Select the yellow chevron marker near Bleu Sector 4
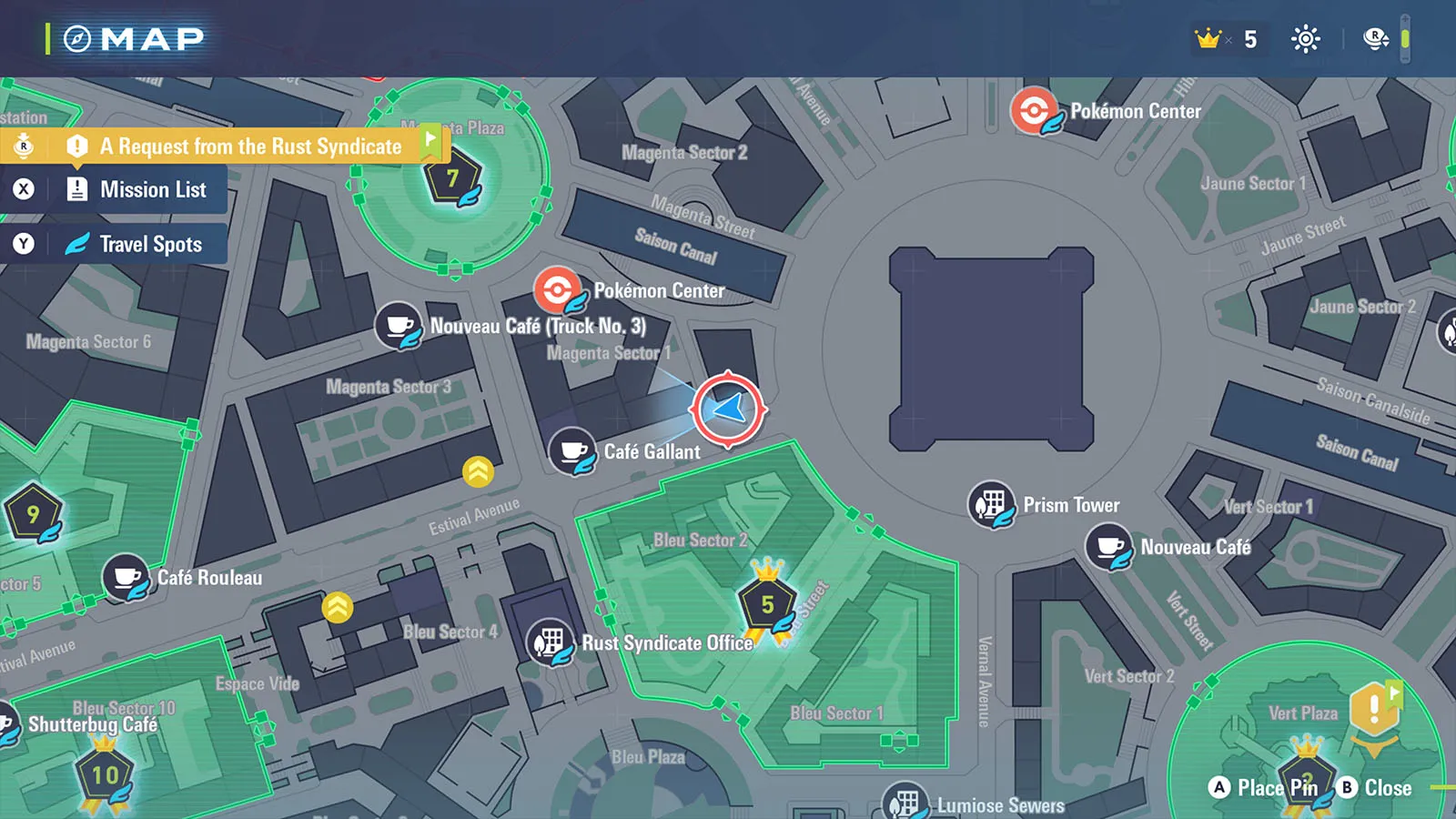Viewport: 1456px width, 819px height. click(338, 607)
